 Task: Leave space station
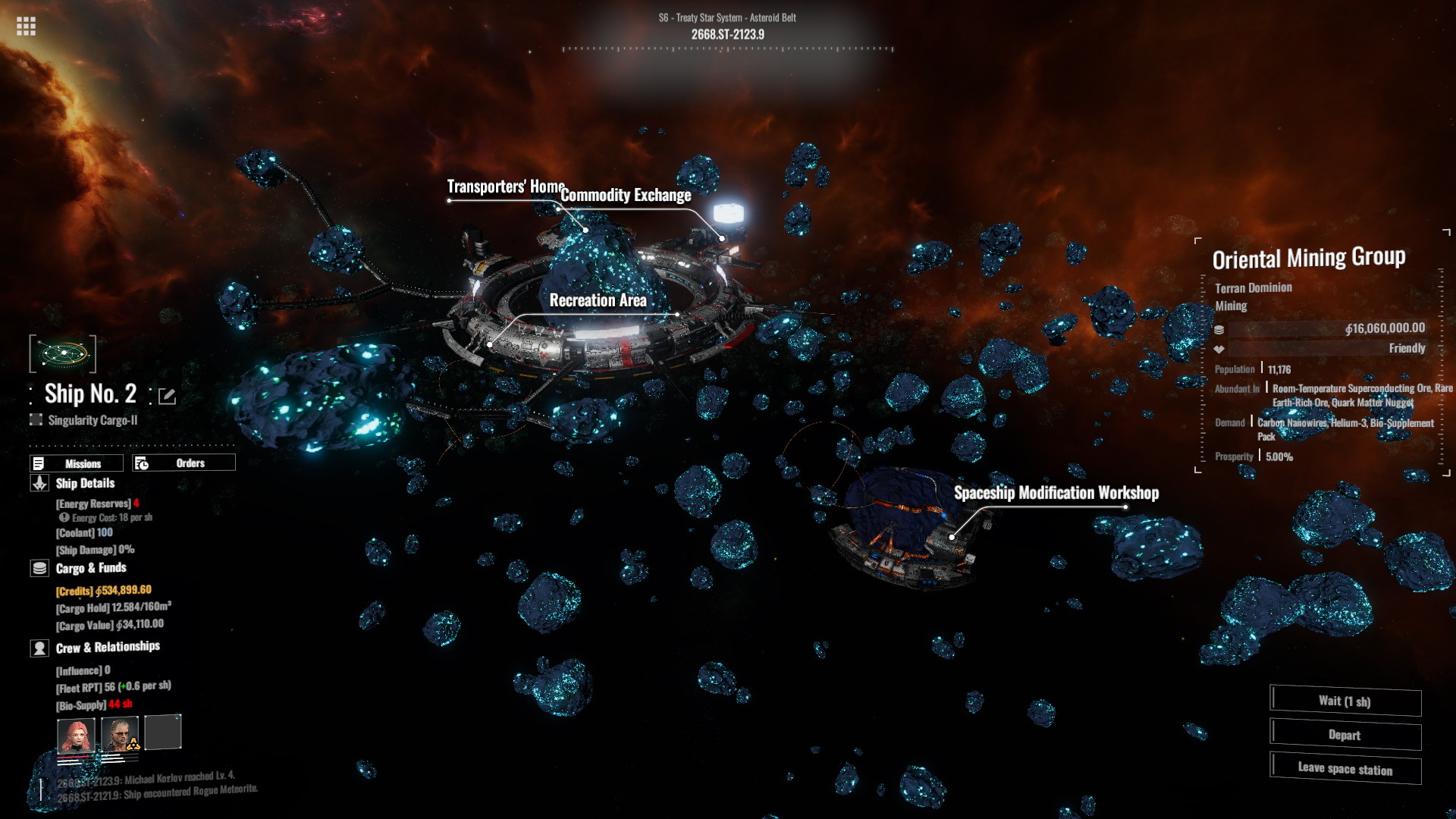point(1345,769)
